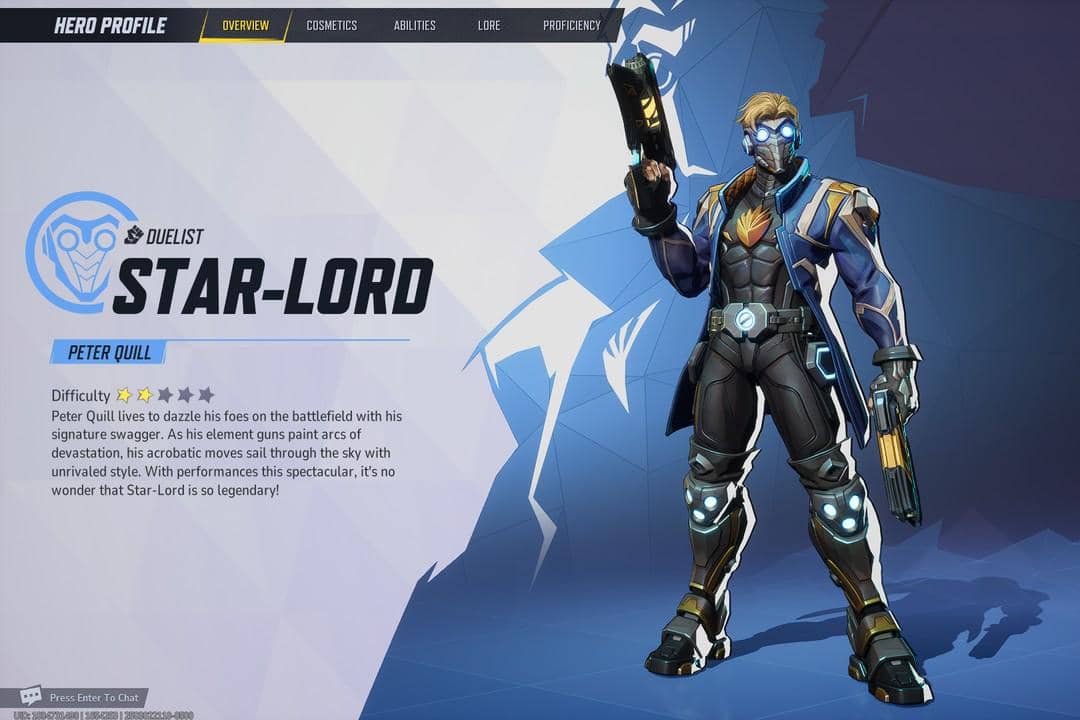The height and width of the screenshot is (720, 1080).
Task: Switch to the Overview tab
Action: 245,25
